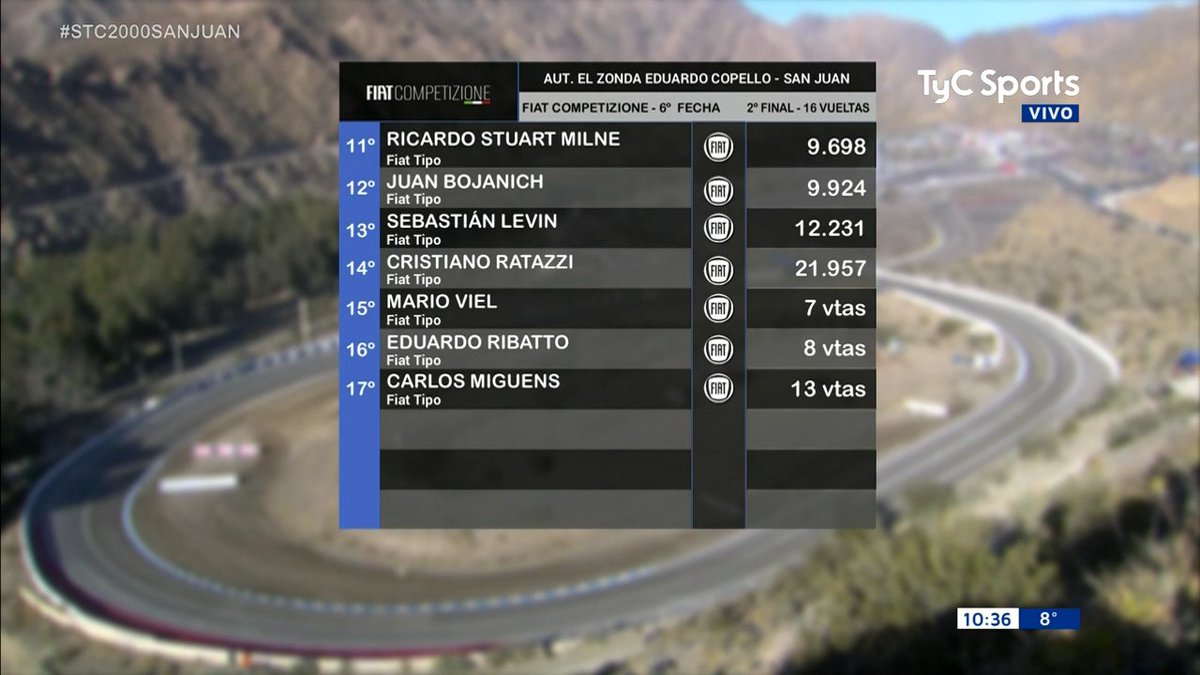
Task: Select the Cristiano Ratazzi entry
Action: pos(480,268)
